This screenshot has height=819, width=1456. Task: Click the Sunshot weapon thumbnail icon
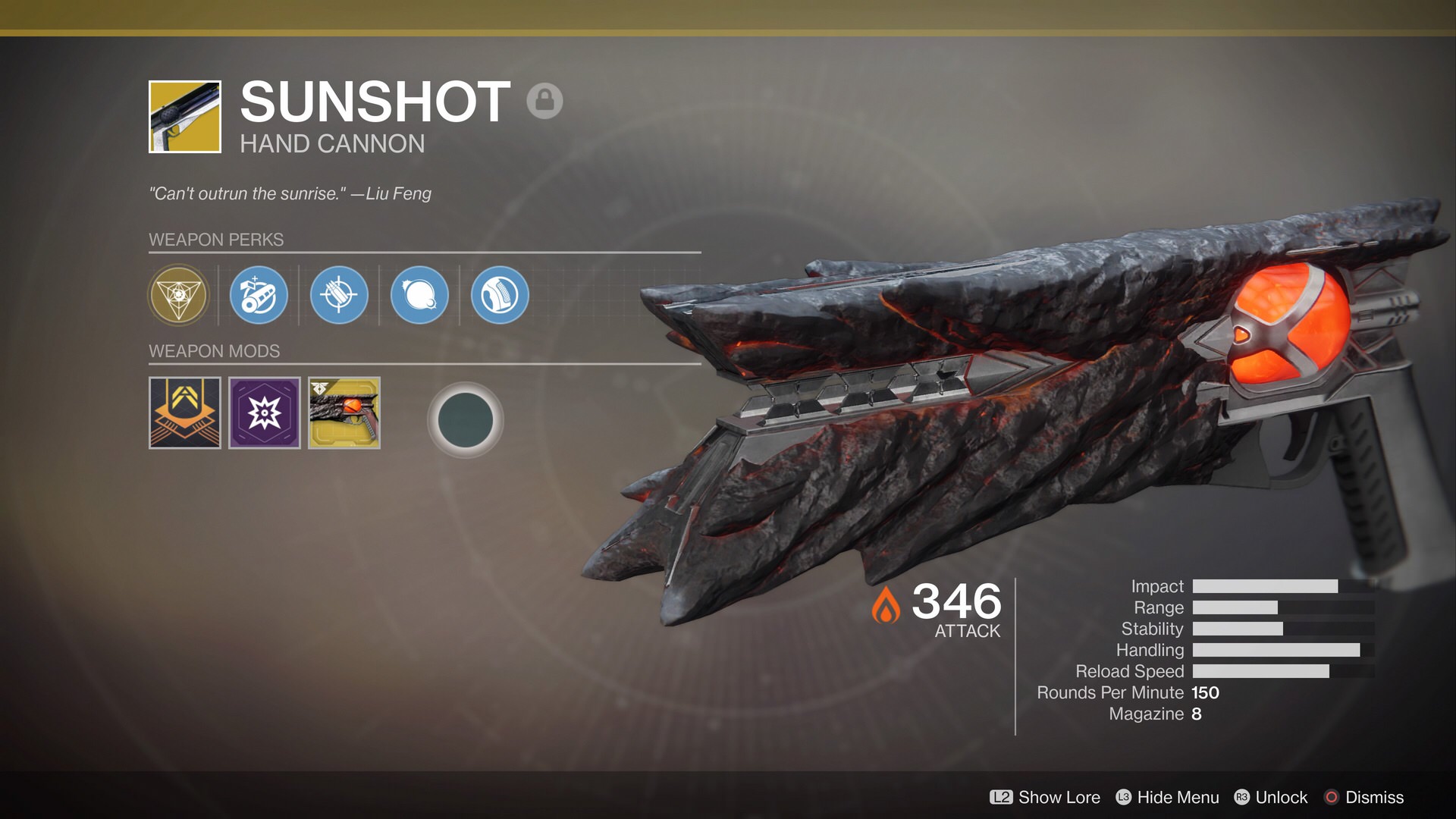[x=185, y=117]
